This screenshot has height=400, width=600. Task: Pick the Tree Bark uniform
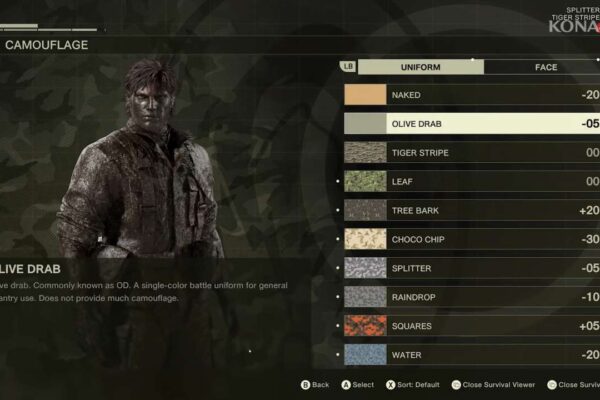(470, 211)
